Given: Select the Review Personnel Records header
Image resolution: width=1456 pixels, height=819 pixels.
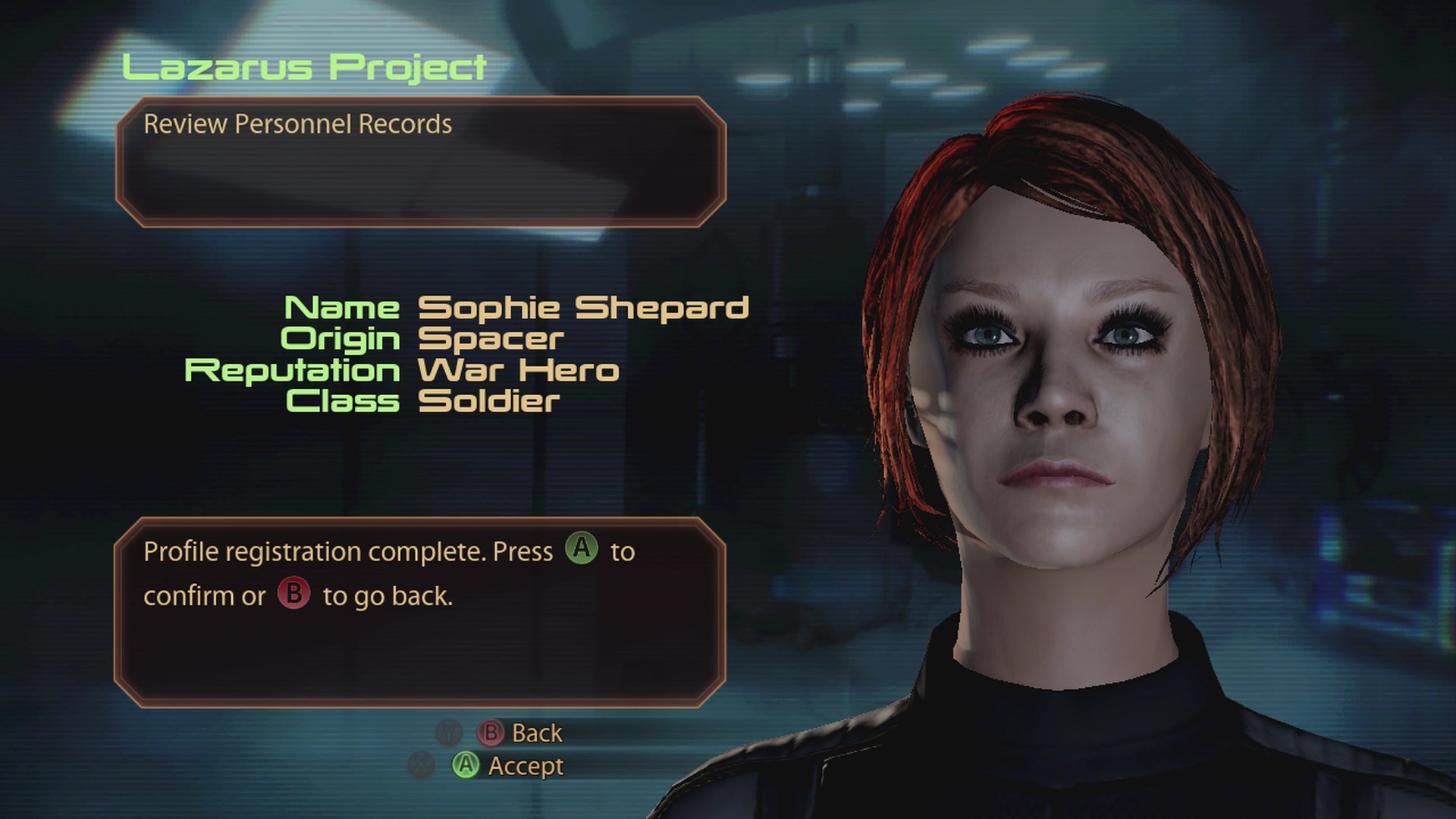Looking at the screenshot, I should (298, 122).
